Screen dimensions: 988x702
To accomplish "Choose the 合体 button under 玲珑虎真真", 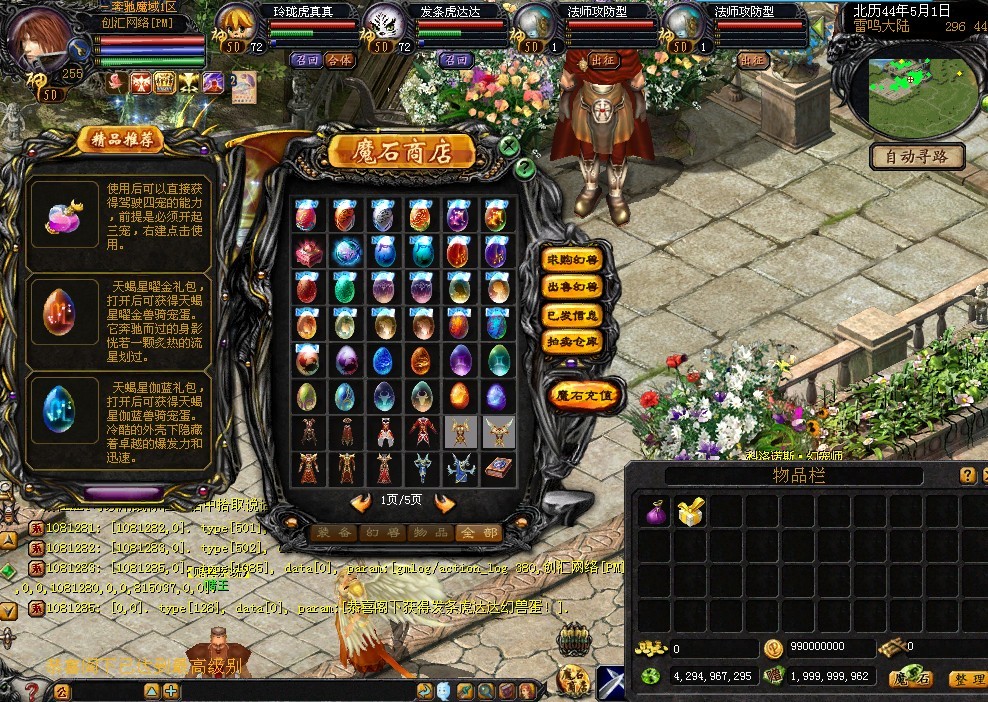I will coord(339,60).
